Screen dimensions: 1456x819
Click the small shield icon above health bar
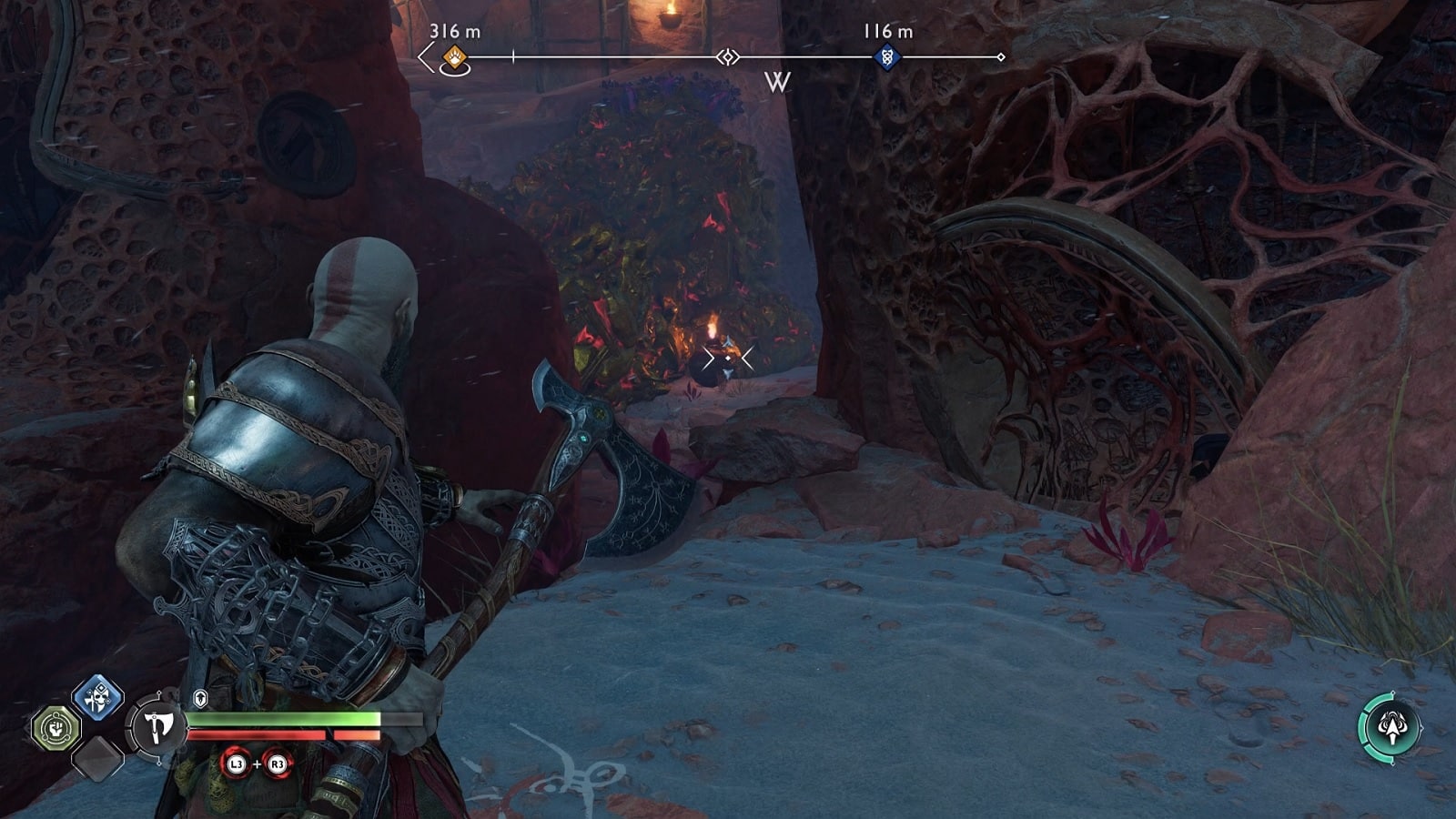(x=200, y=698)
